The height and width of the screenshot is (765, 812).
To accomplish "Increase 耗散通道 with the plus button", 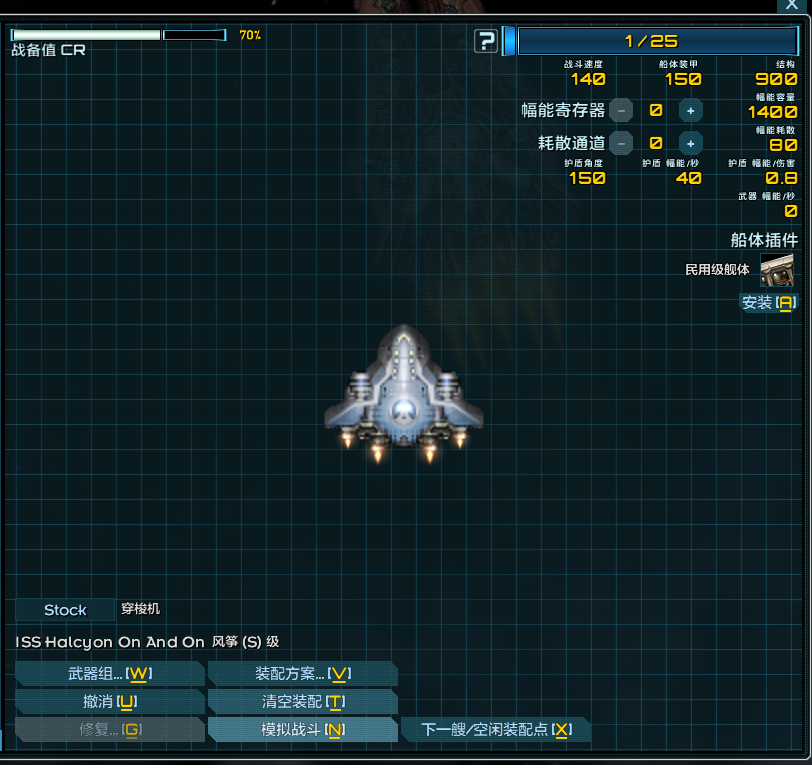I will (x=691, y=143).
